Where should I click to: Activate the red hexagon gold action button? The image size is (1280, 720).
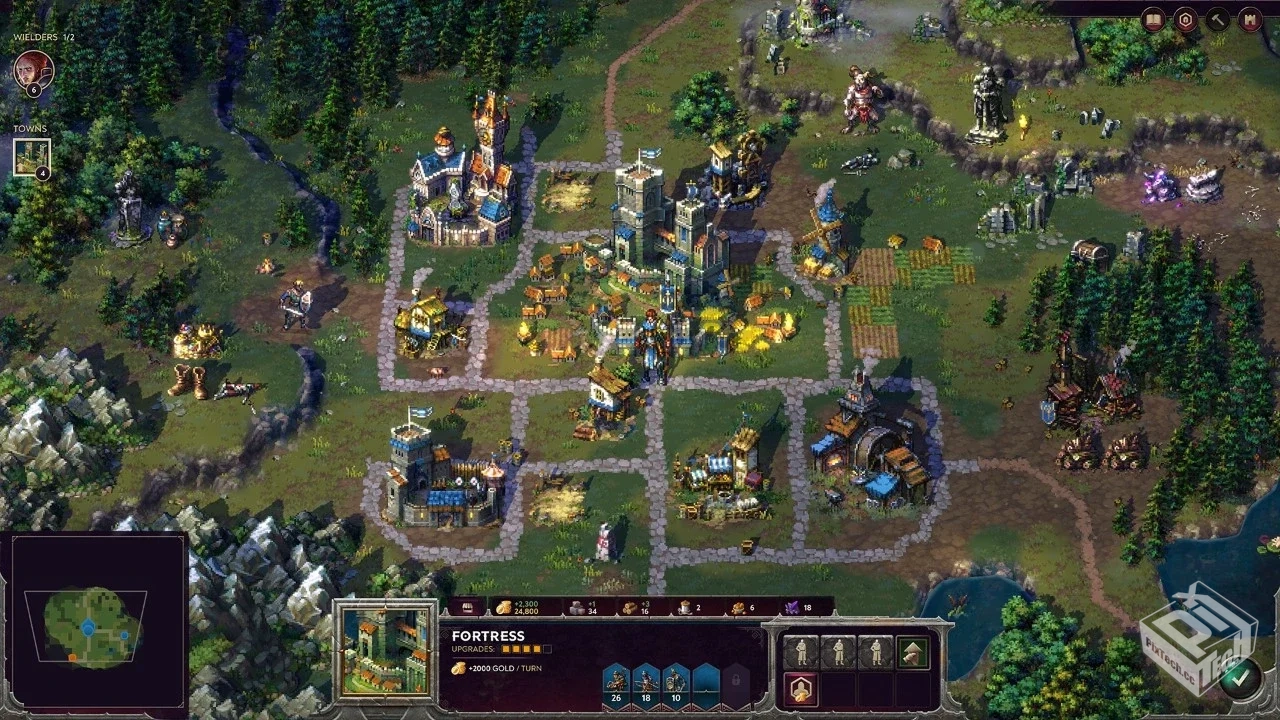[801, 688]
